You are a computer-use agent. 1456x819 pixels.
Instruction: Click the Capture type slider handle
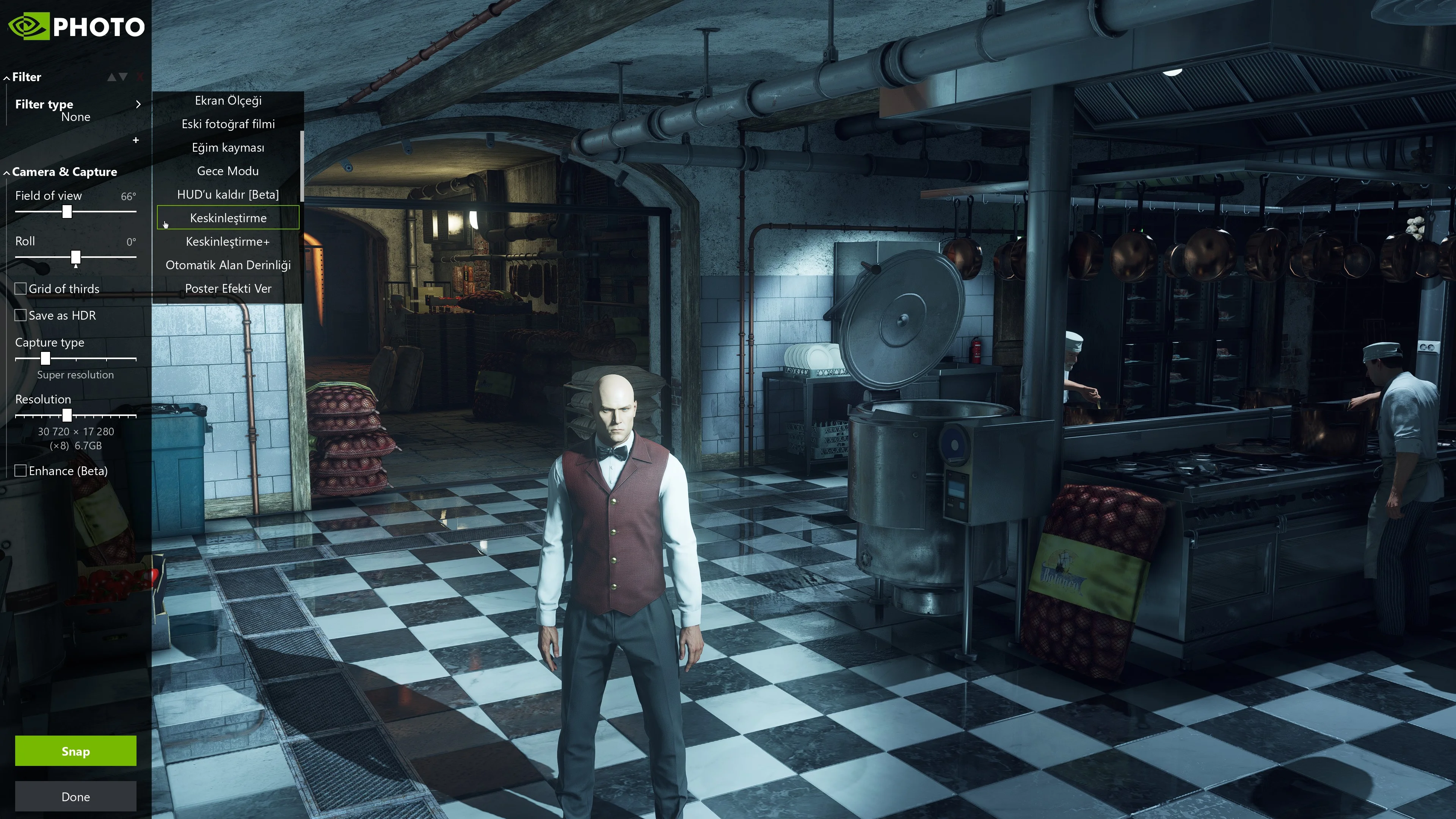[x=46, y=358]
